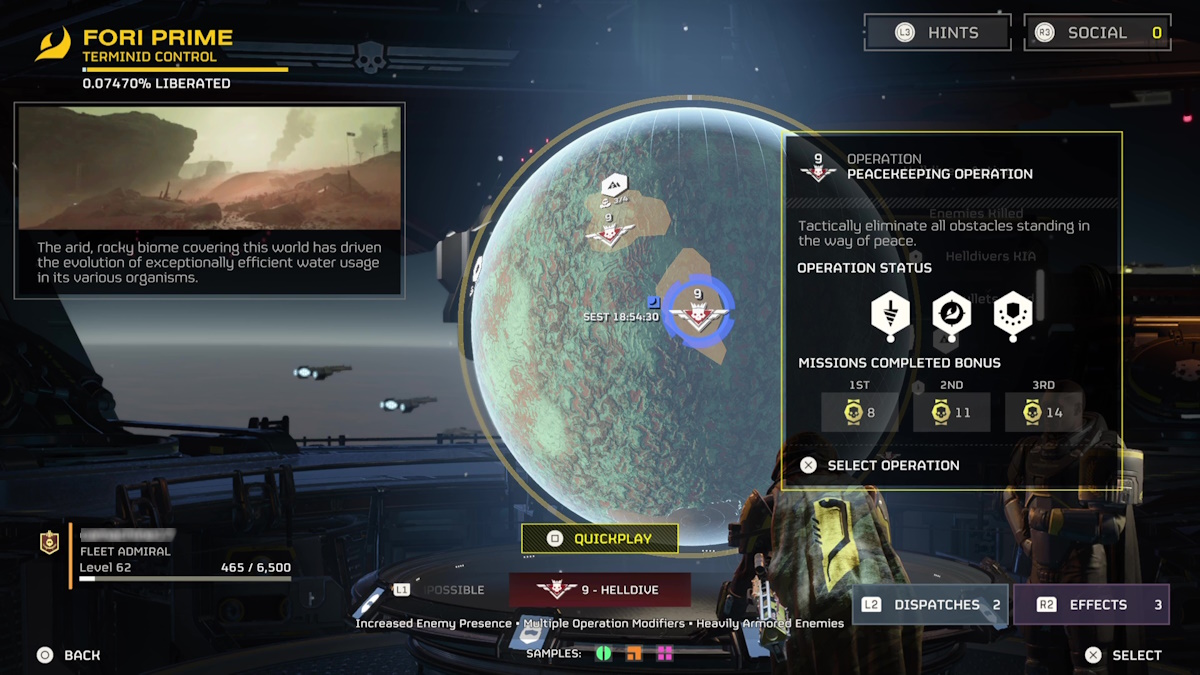Select the first drill mission icon
1200x675 pixels.
click(890, 314)
